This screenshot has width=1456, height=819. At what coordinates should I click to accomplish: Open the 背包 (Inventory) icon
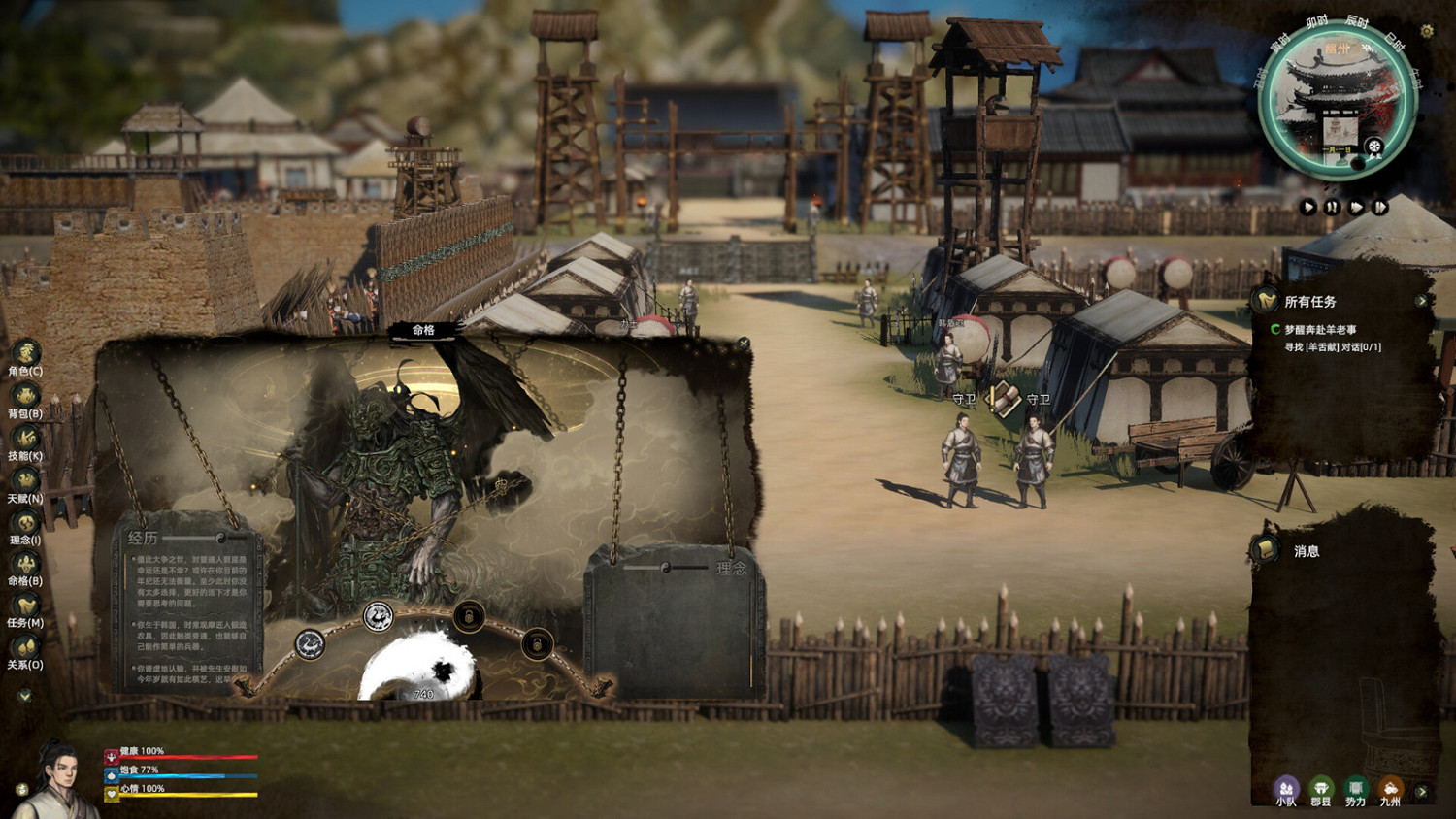[24, 394]
